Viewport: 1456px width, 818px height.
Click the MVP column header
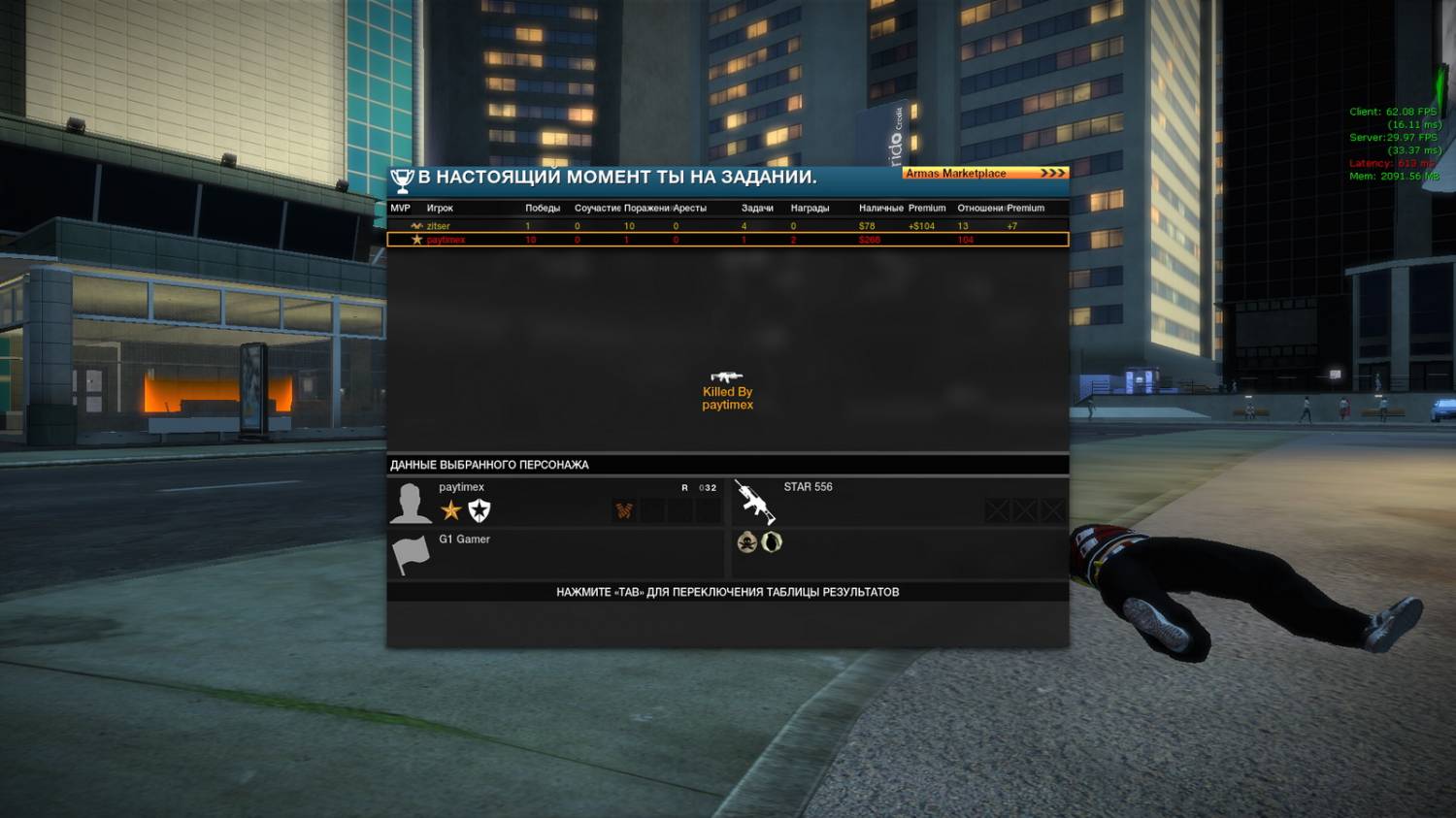[400, 208]
